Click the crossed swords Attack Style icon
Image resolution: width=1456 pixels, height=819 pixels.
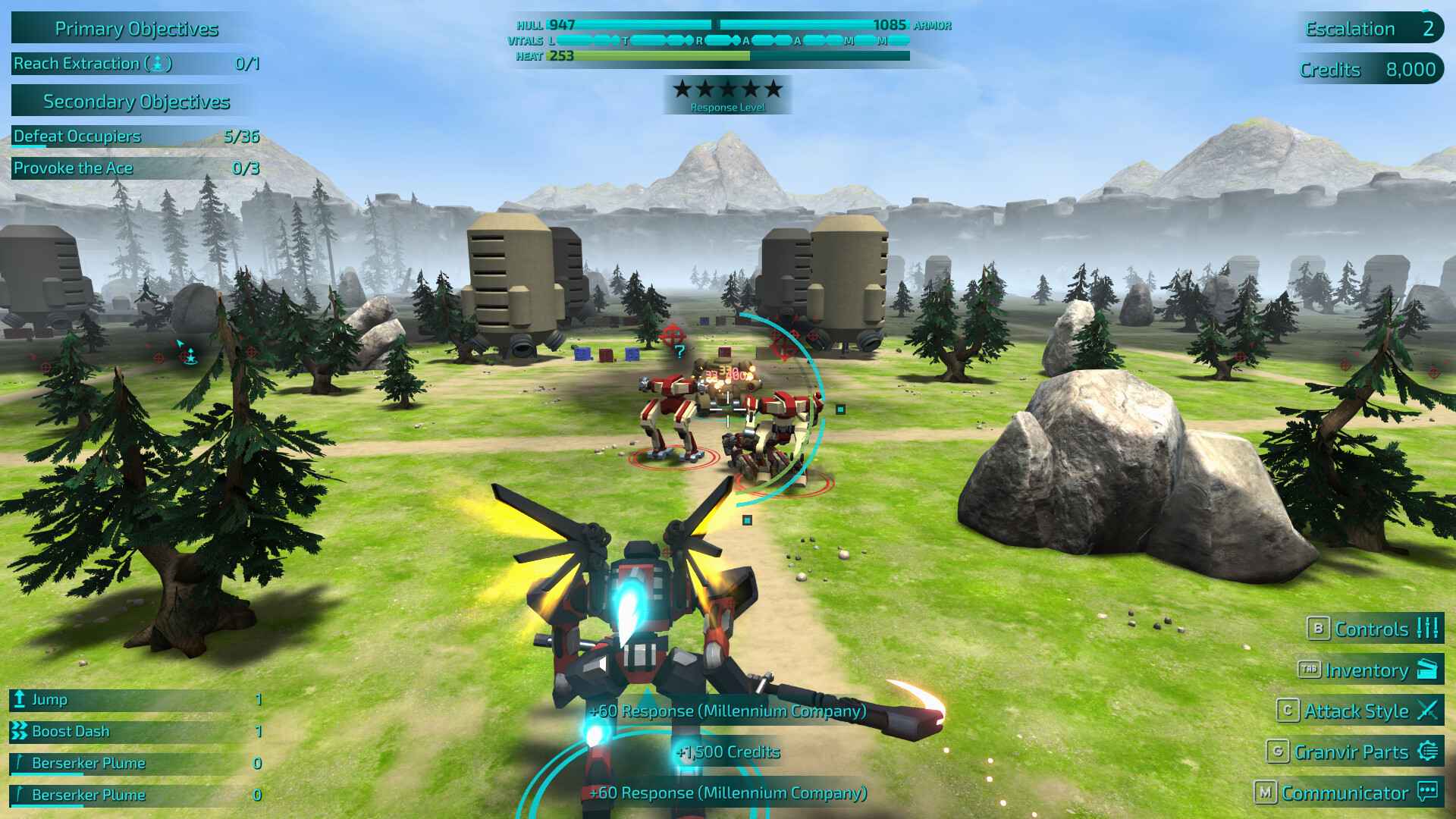coord(1427,711)
